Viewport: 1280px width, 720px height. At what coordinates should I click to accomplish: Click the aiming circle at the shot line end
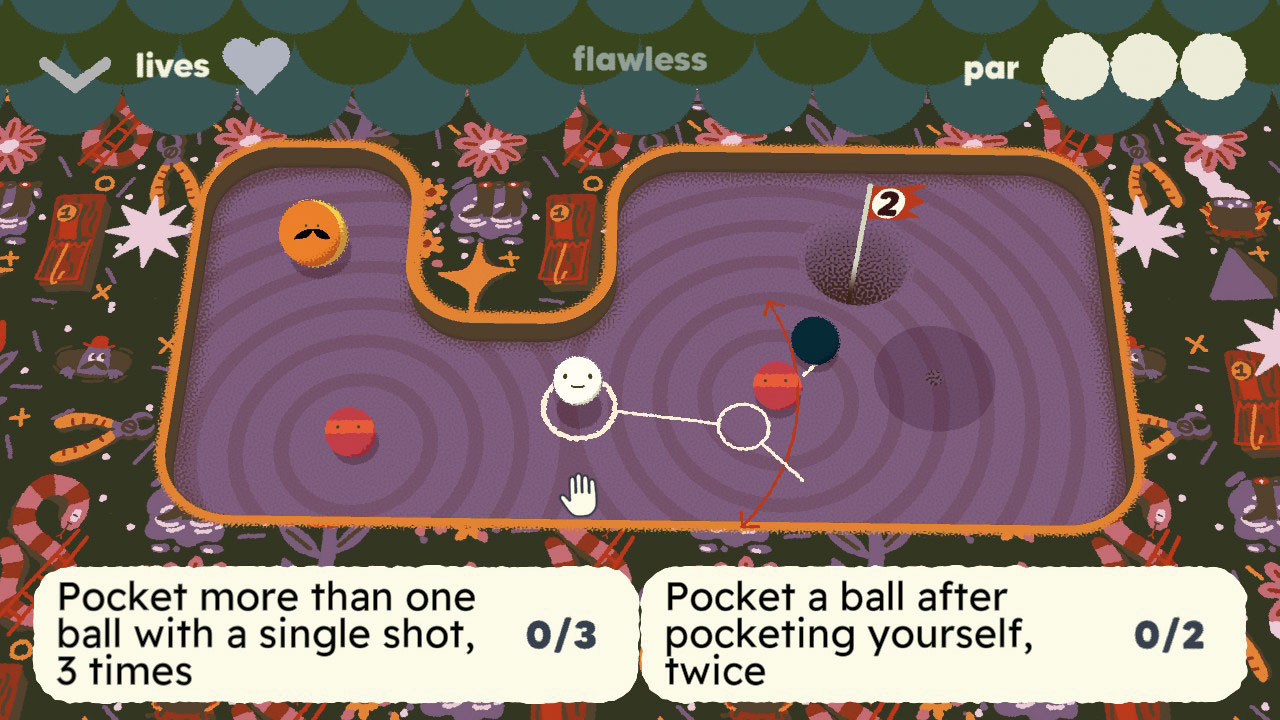(x=741, y=426)
